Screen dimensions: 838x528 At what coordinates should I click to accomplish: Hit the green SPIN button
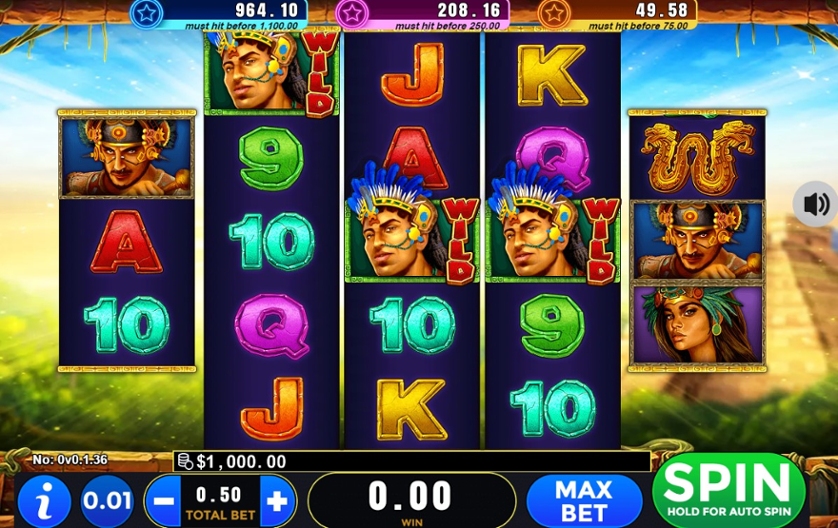click(728, 489)
